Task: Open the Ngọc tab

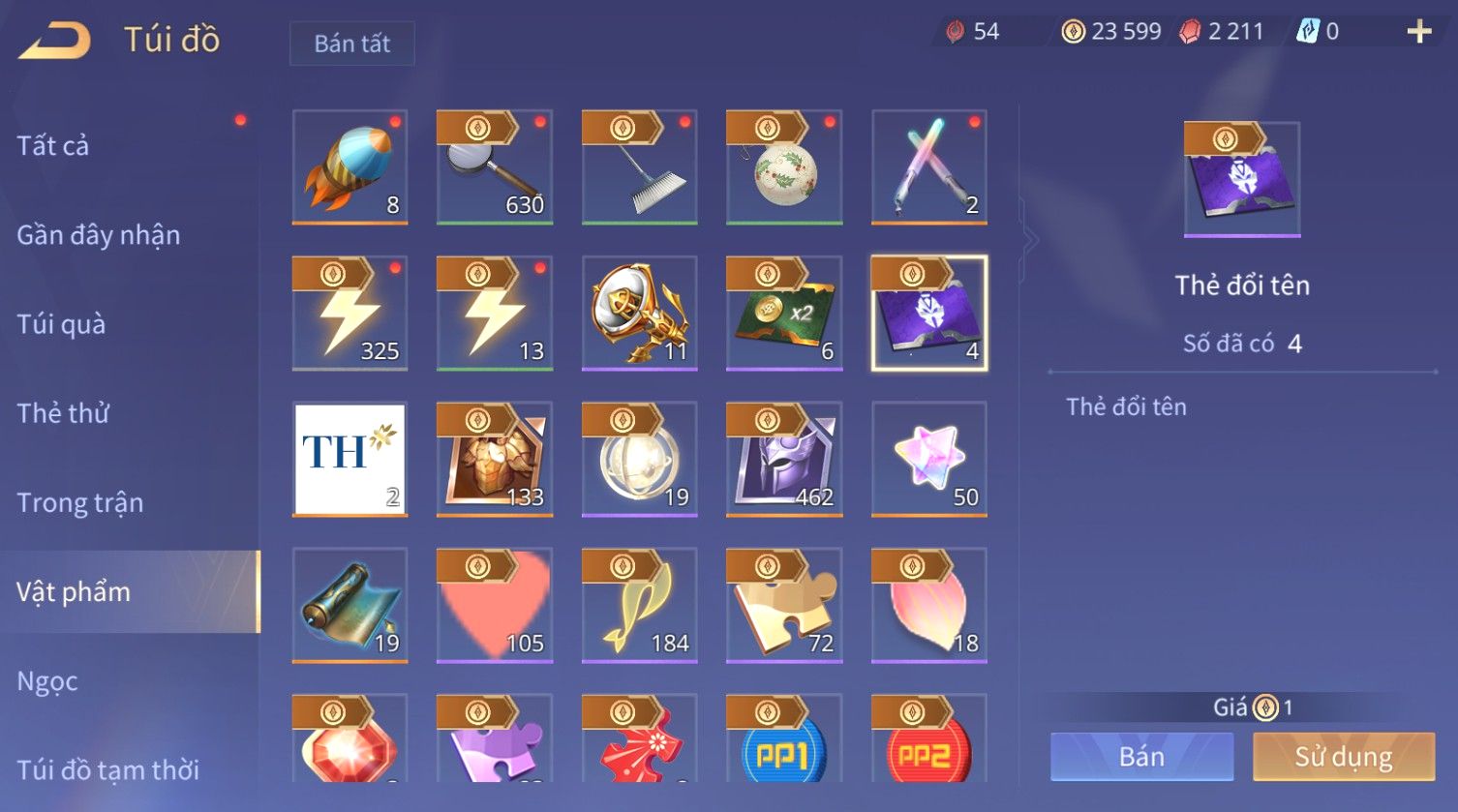Action: (x=47, y=681)
